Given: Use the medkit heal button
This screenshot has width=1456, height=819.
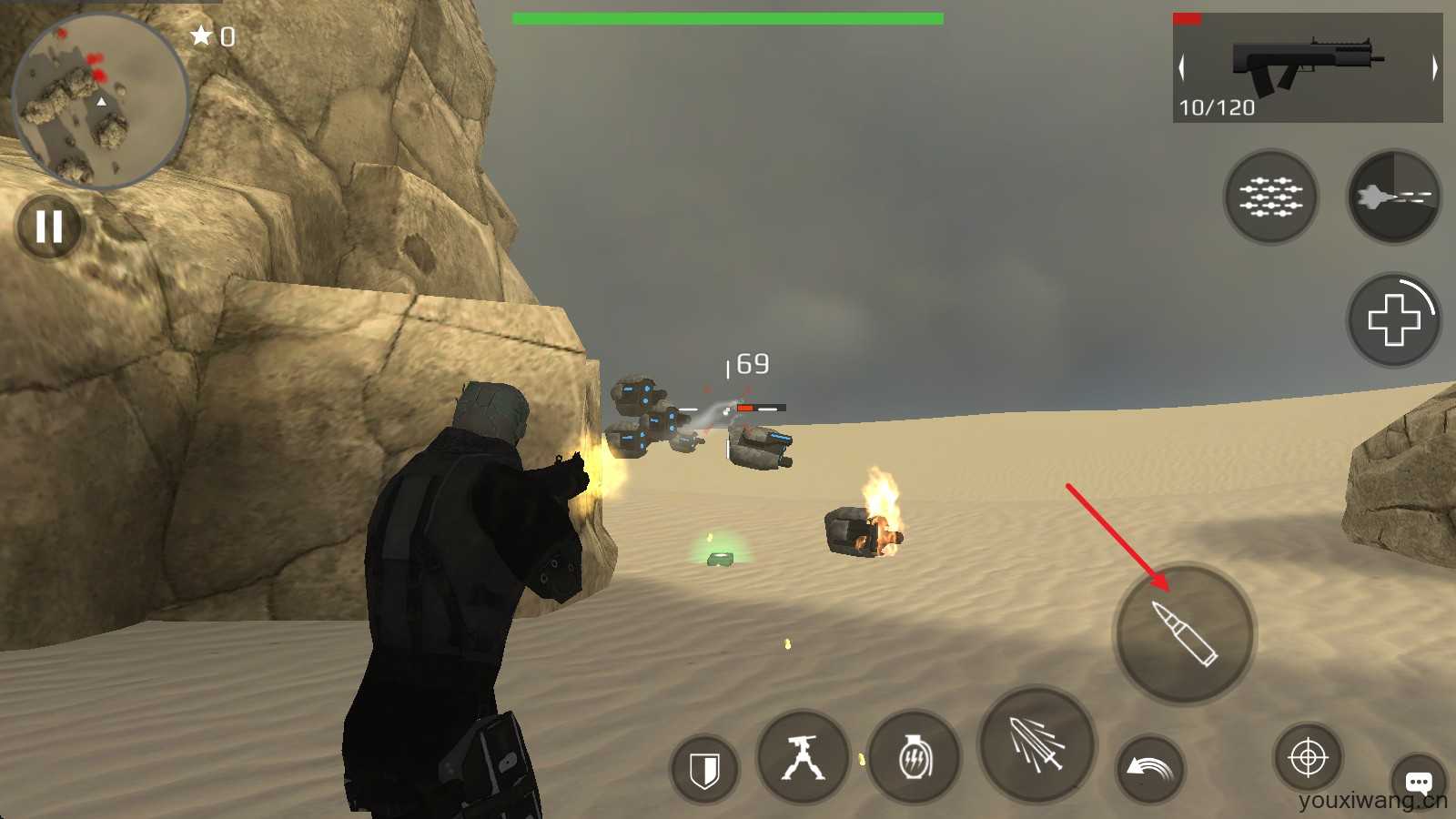Looking at the screenshot, I should click(x=1393, y=320).
